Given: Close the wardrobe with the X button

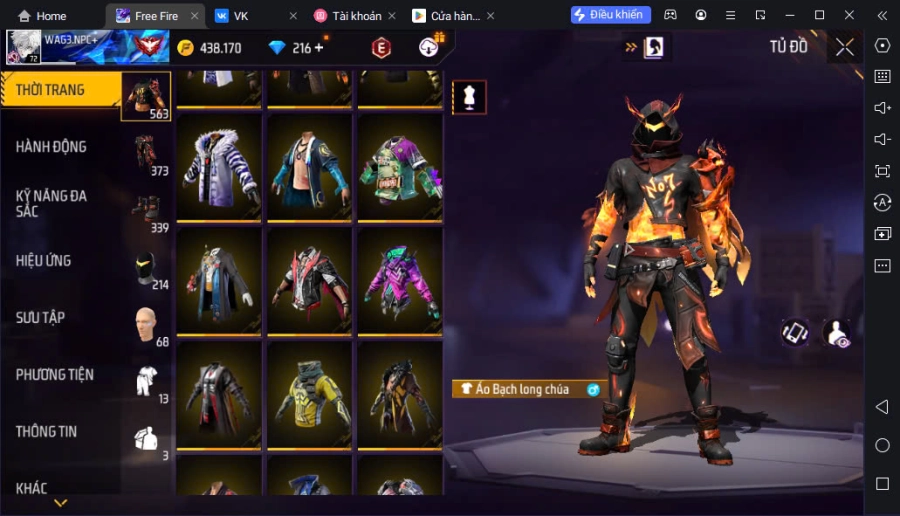Looking at the screenshot, I should [845, 47].
